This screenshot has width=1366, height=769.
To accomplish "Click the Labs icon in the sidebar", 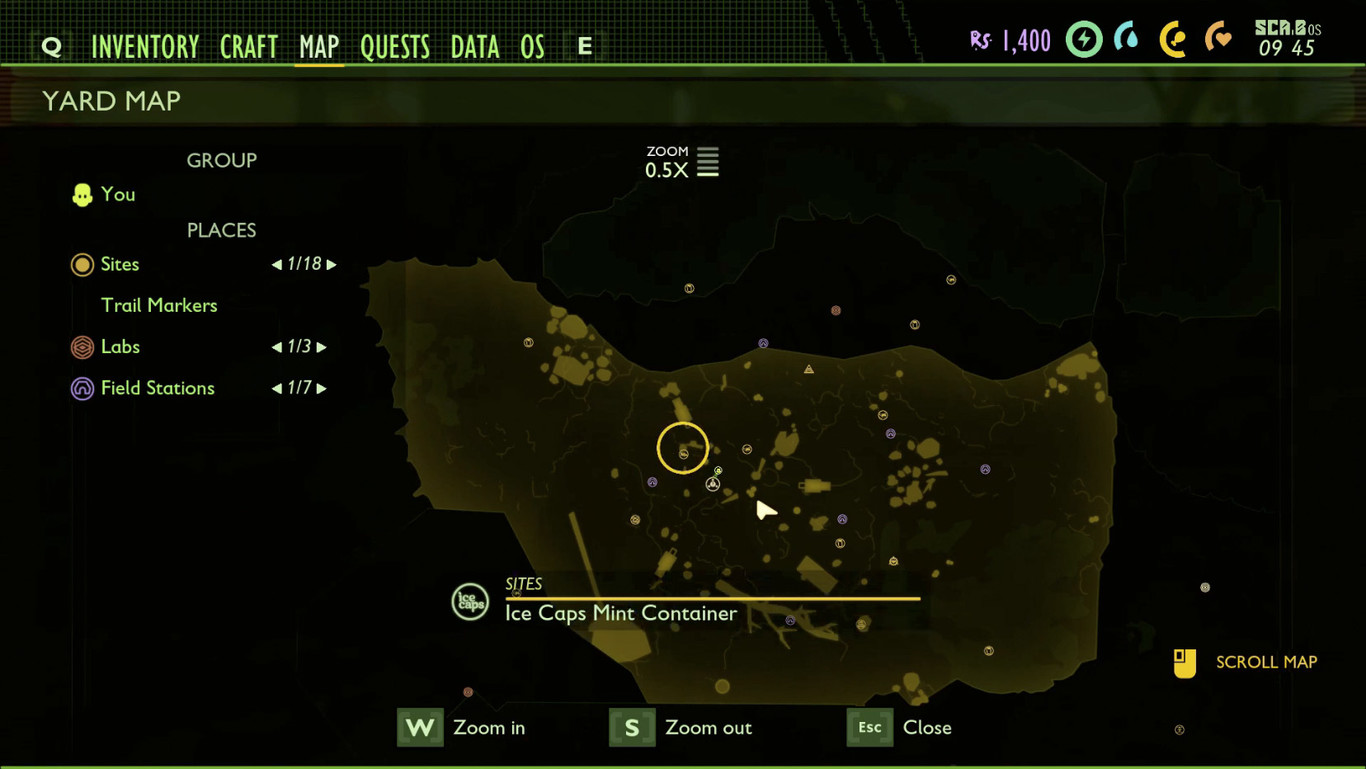I will coord(82,347).
